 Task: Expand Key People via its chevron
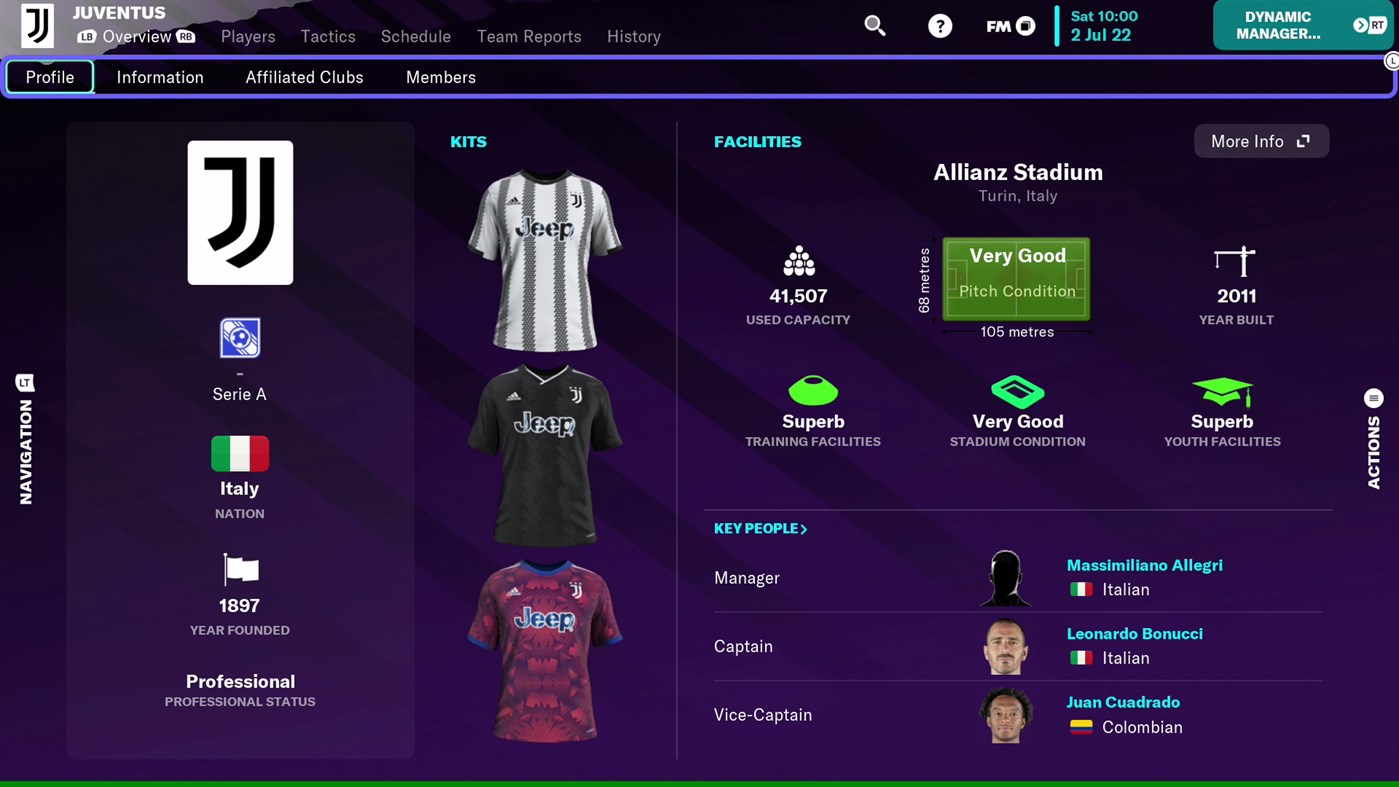[x=805, y=528]
